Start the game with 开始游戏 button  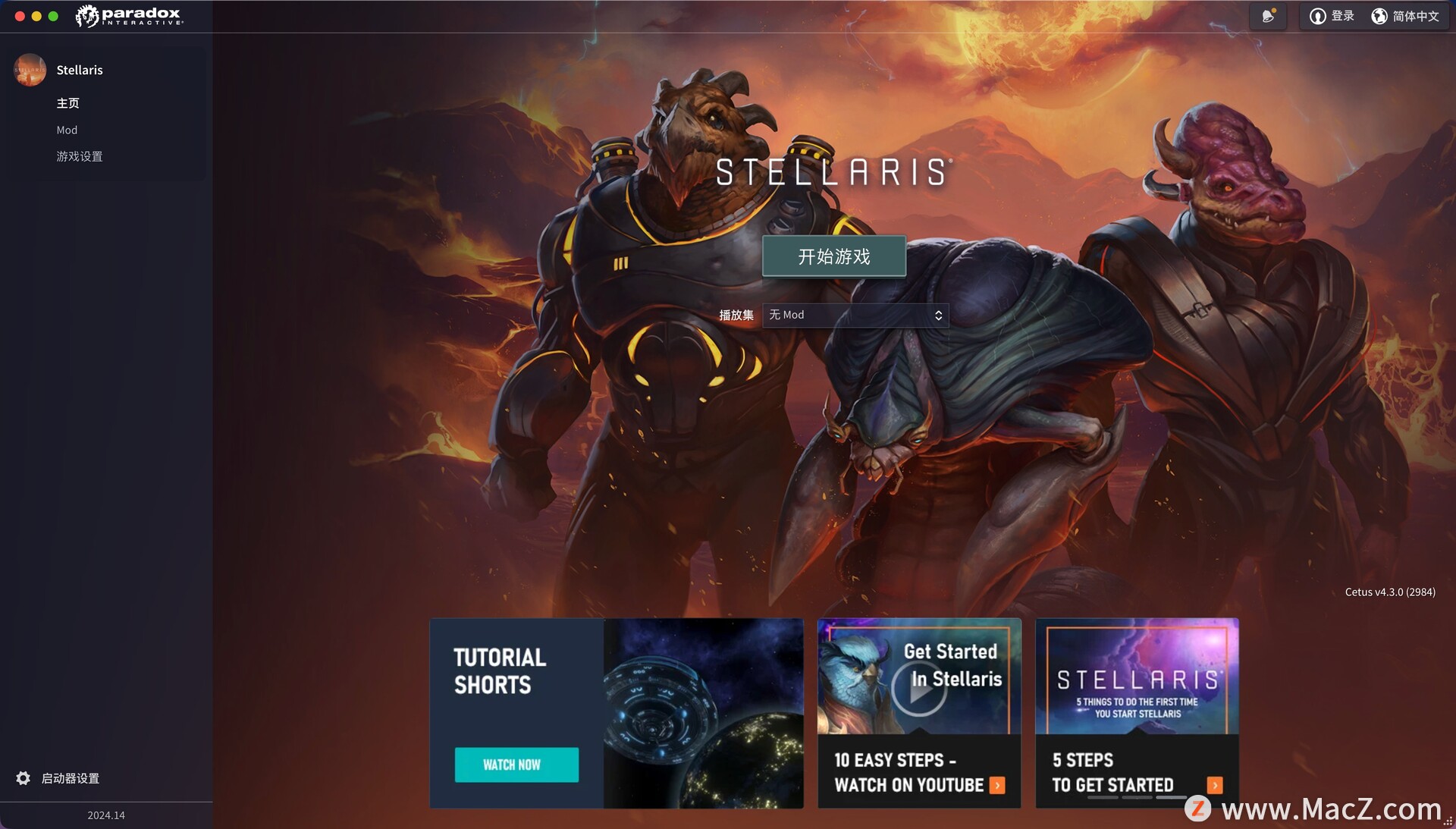click(833, 256)
